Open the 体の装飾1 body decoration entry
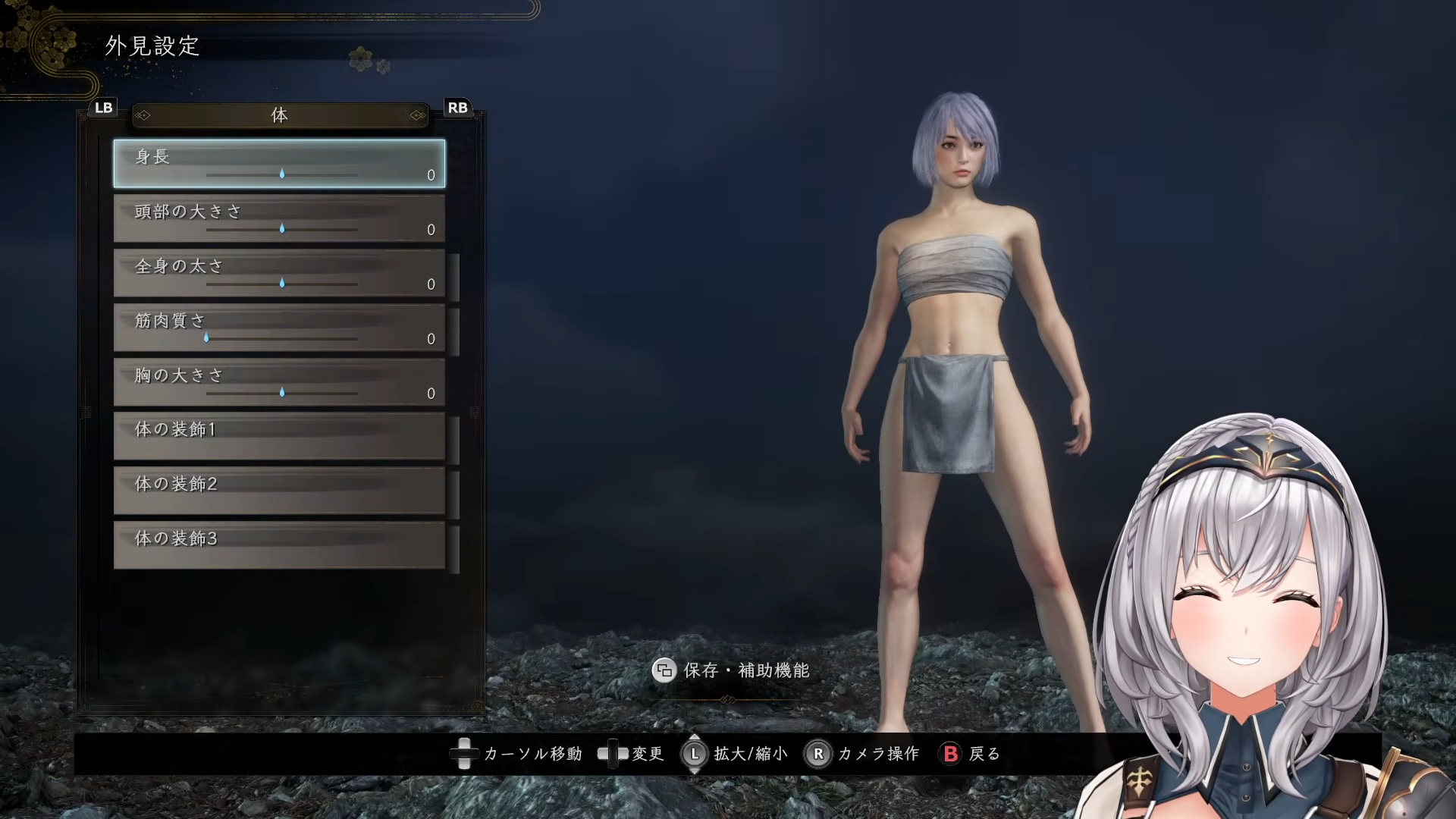1456x819 pixels. (x=279, y=436)
